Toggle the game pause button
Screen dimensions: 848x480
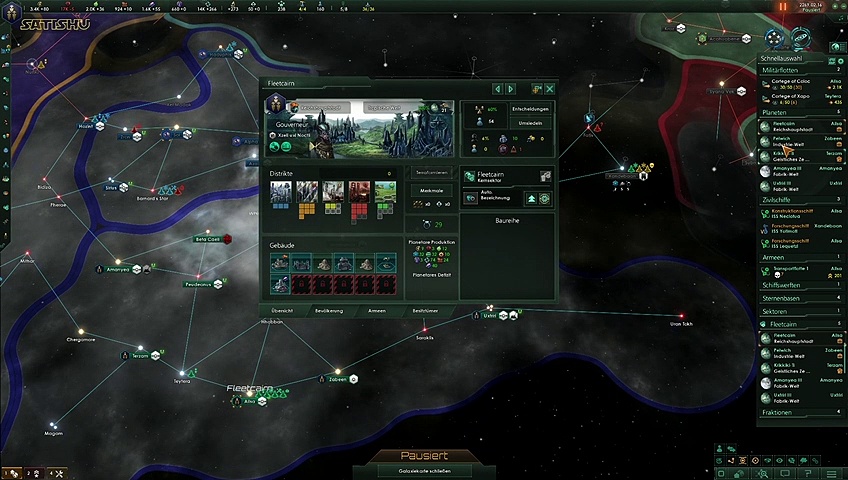coord(783,7)
